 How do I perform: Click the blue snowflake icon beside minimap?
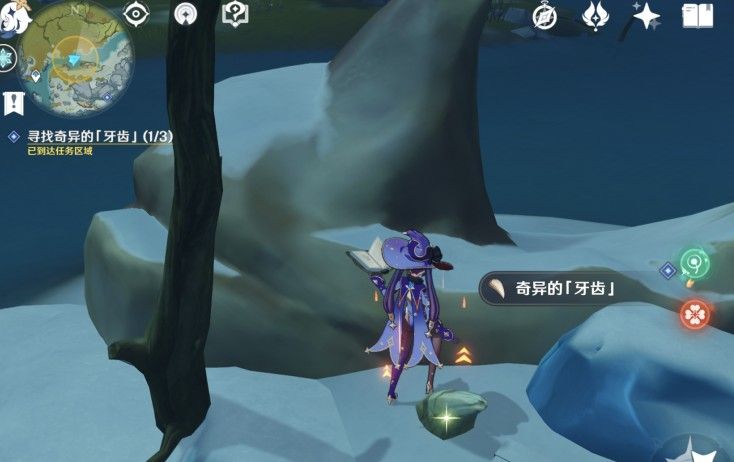click(x=8, y=58)
